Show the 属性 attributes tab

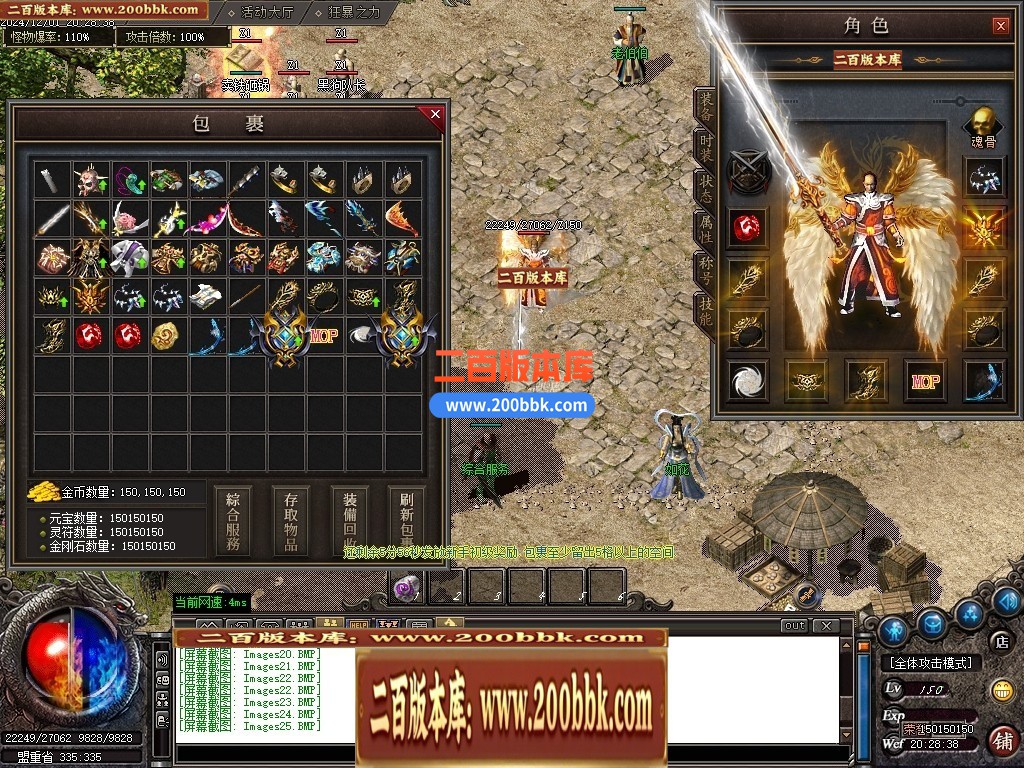tap(705, 229)
